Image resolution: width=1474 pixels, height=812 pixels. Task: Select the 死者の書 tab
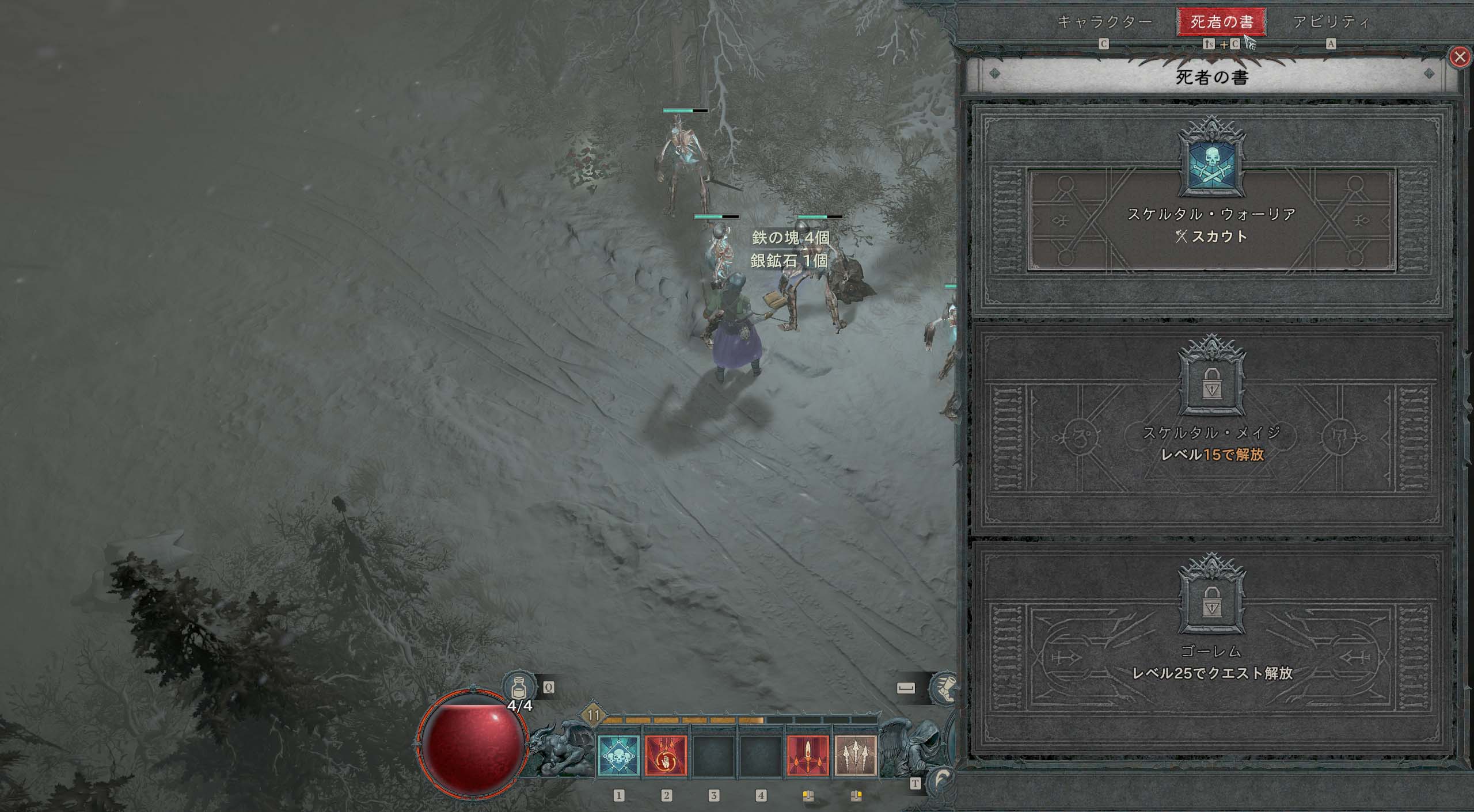pos(1221,22)
